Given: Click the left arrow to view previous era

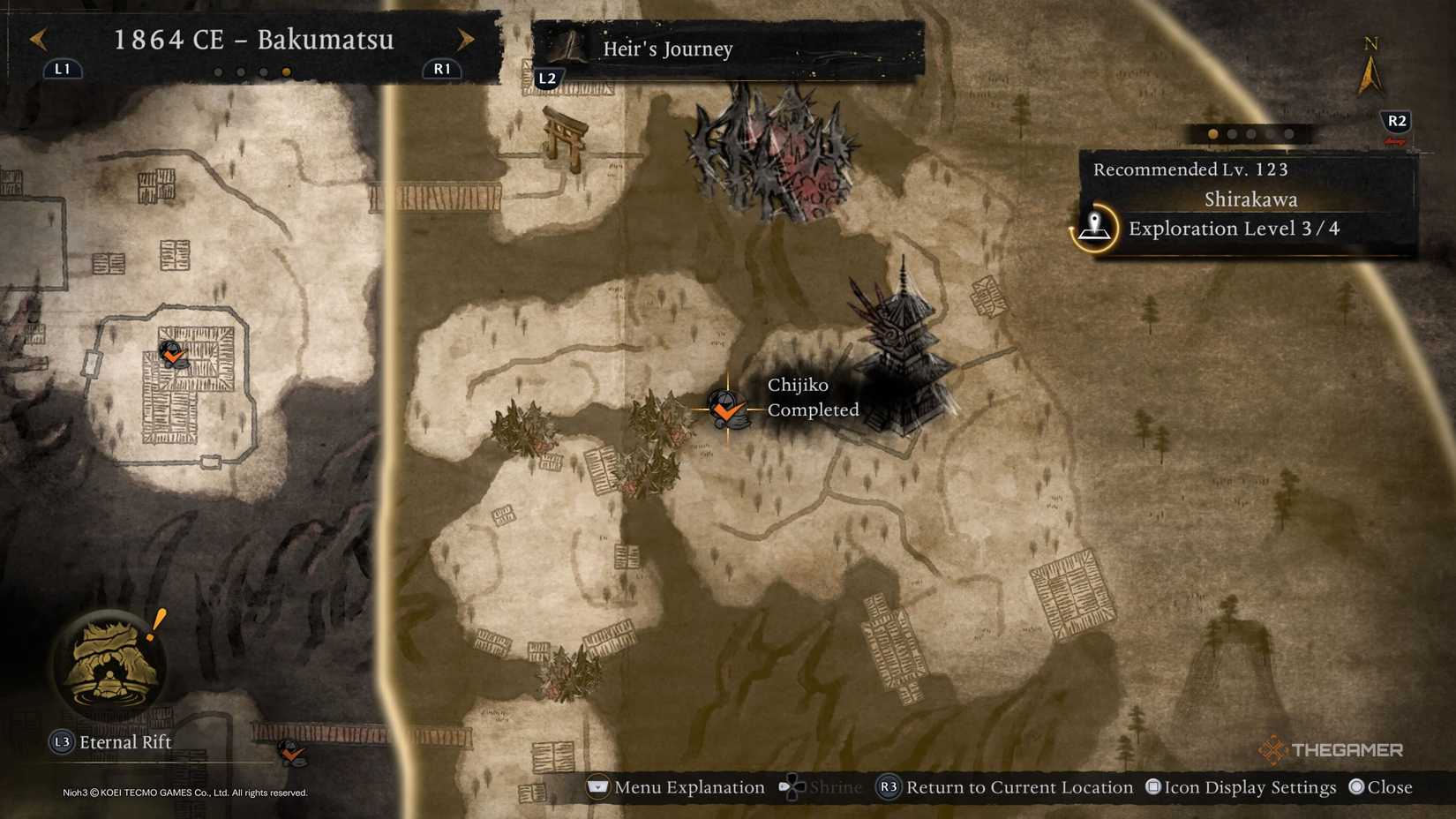Looking at the screenshot, I should (37, 39).
